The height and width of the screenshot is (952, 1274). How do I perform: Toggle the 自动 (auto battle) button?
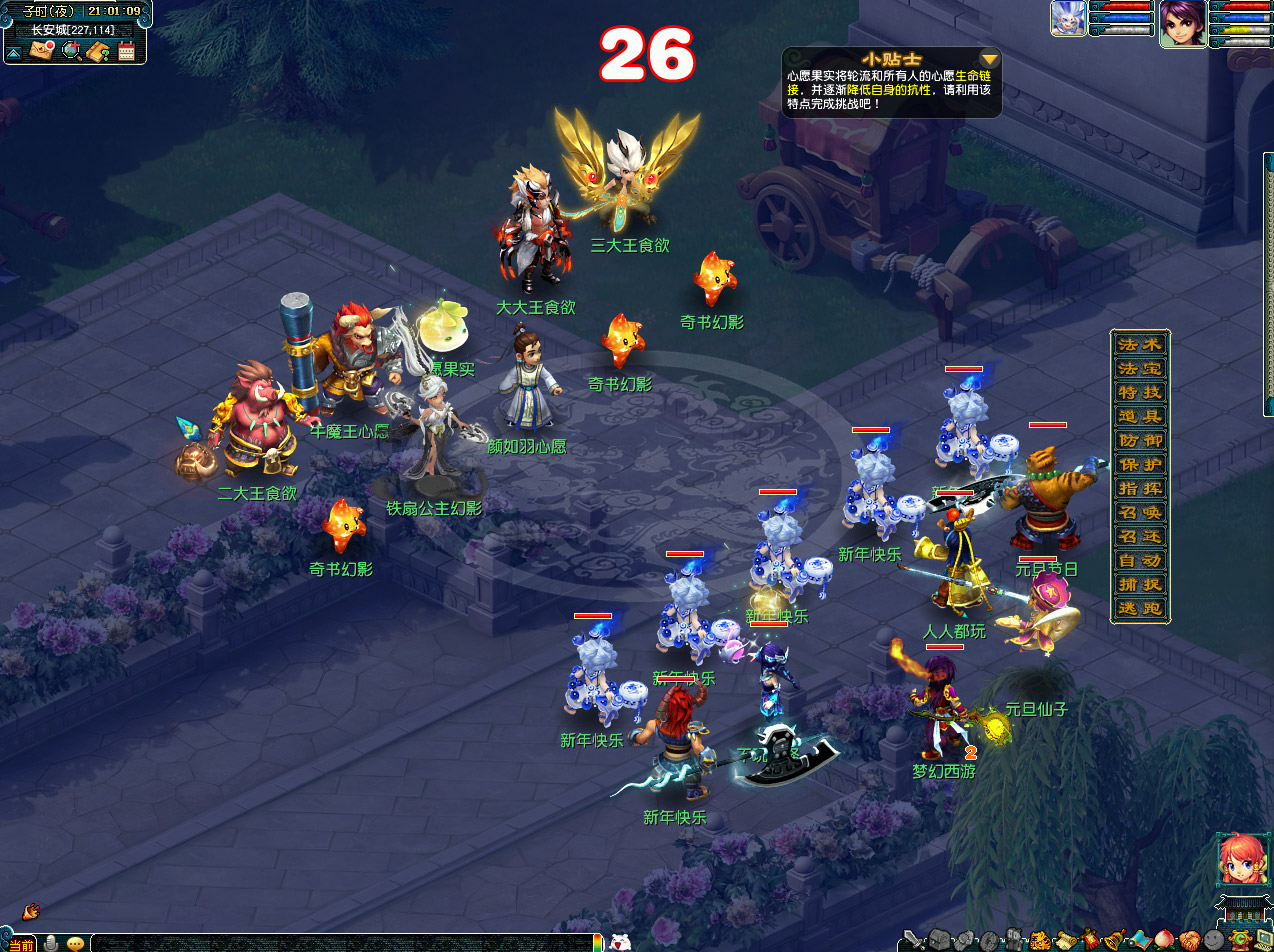click(x=1140, y=561)
